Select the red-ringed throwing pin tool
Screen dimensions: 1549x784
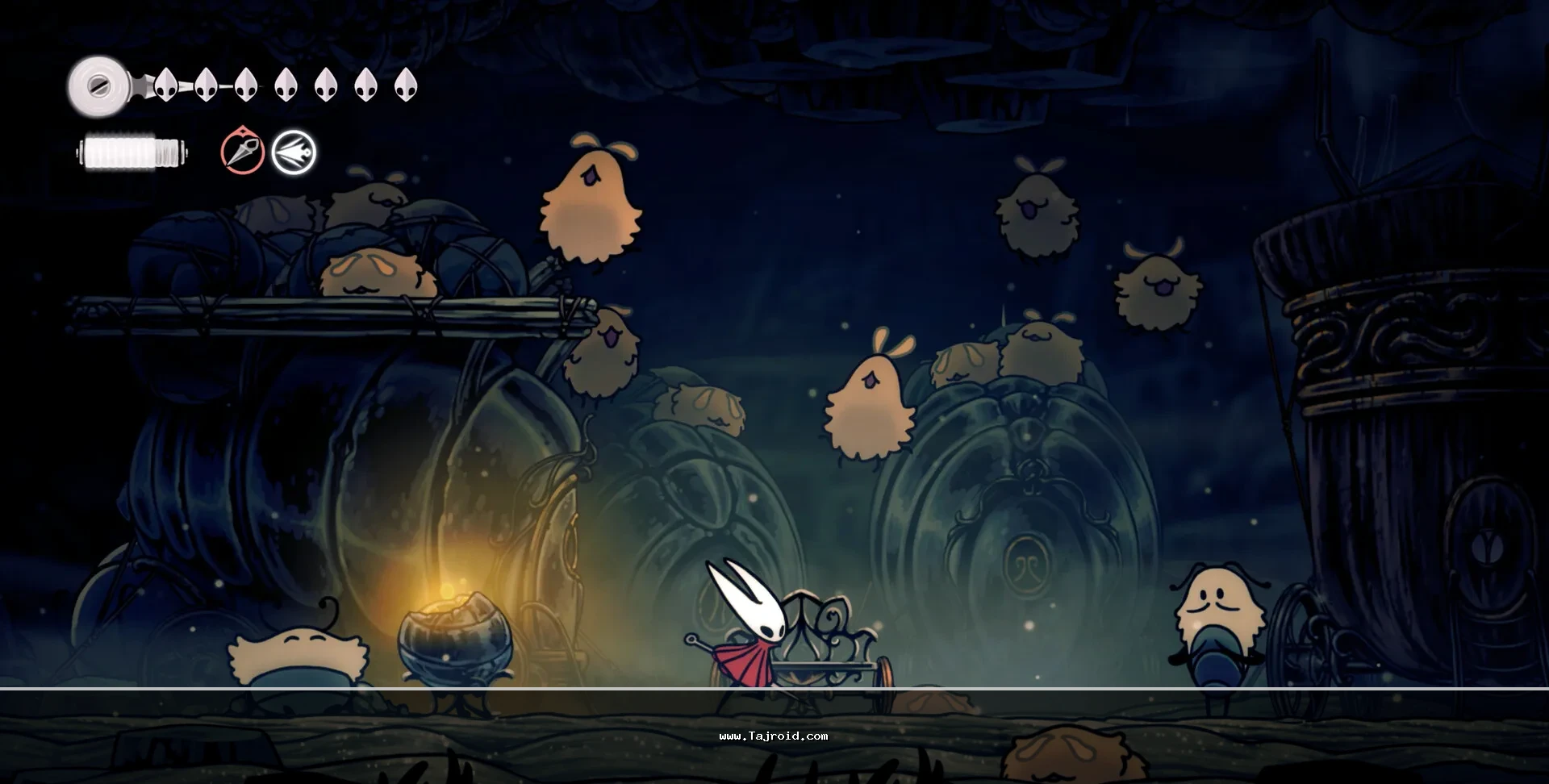click(243, 152)
